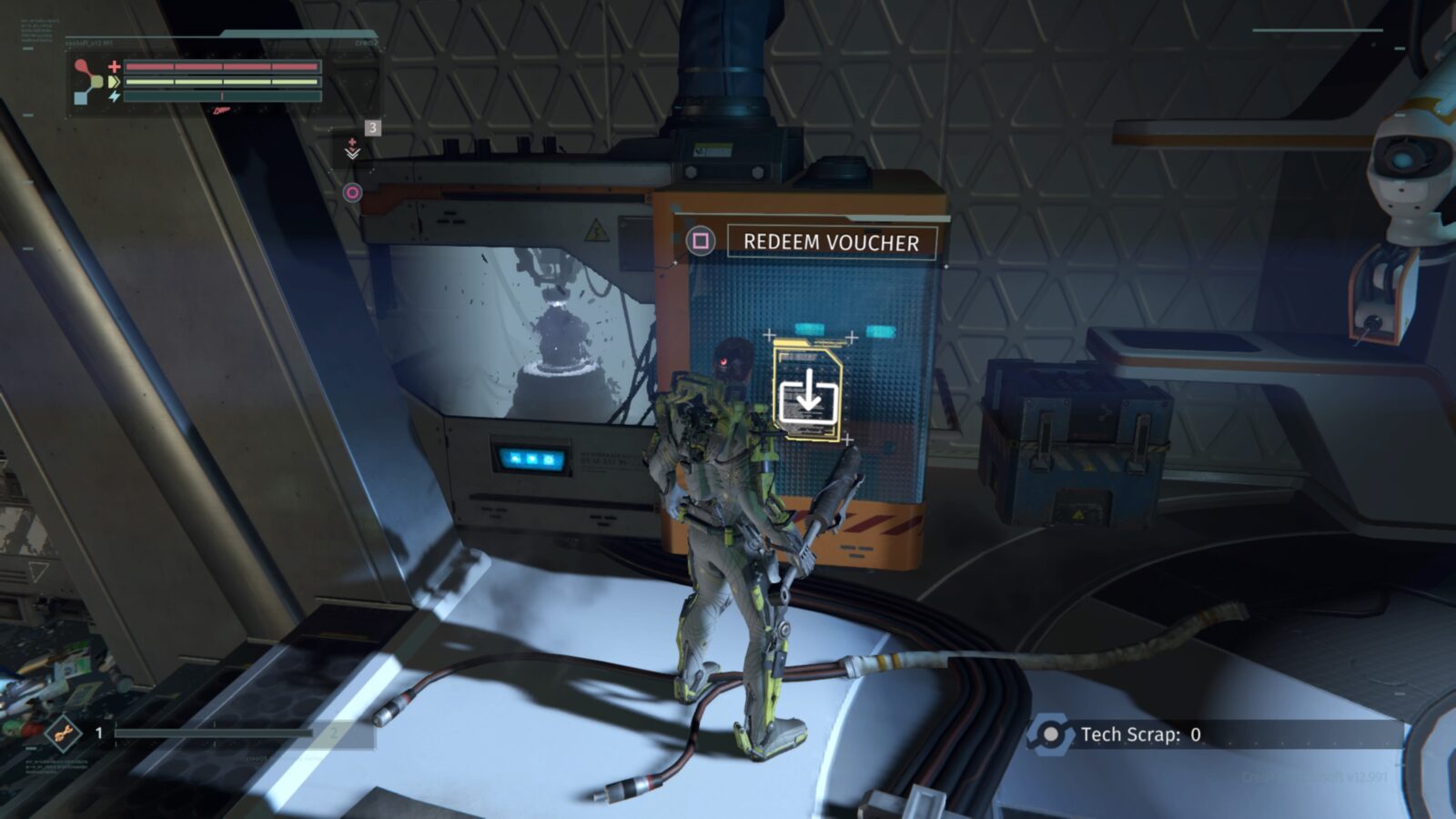Viewport: 1456px width, 819px height.
Task: Click the small red plus above the injectable counter
Action: coord(352,141)
